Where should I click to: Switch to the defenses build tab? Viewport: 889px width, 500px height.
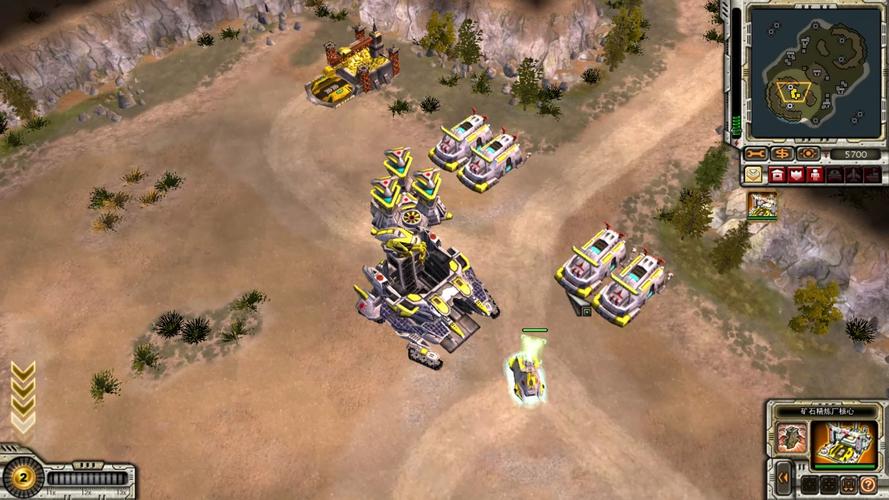click(797, 174)
